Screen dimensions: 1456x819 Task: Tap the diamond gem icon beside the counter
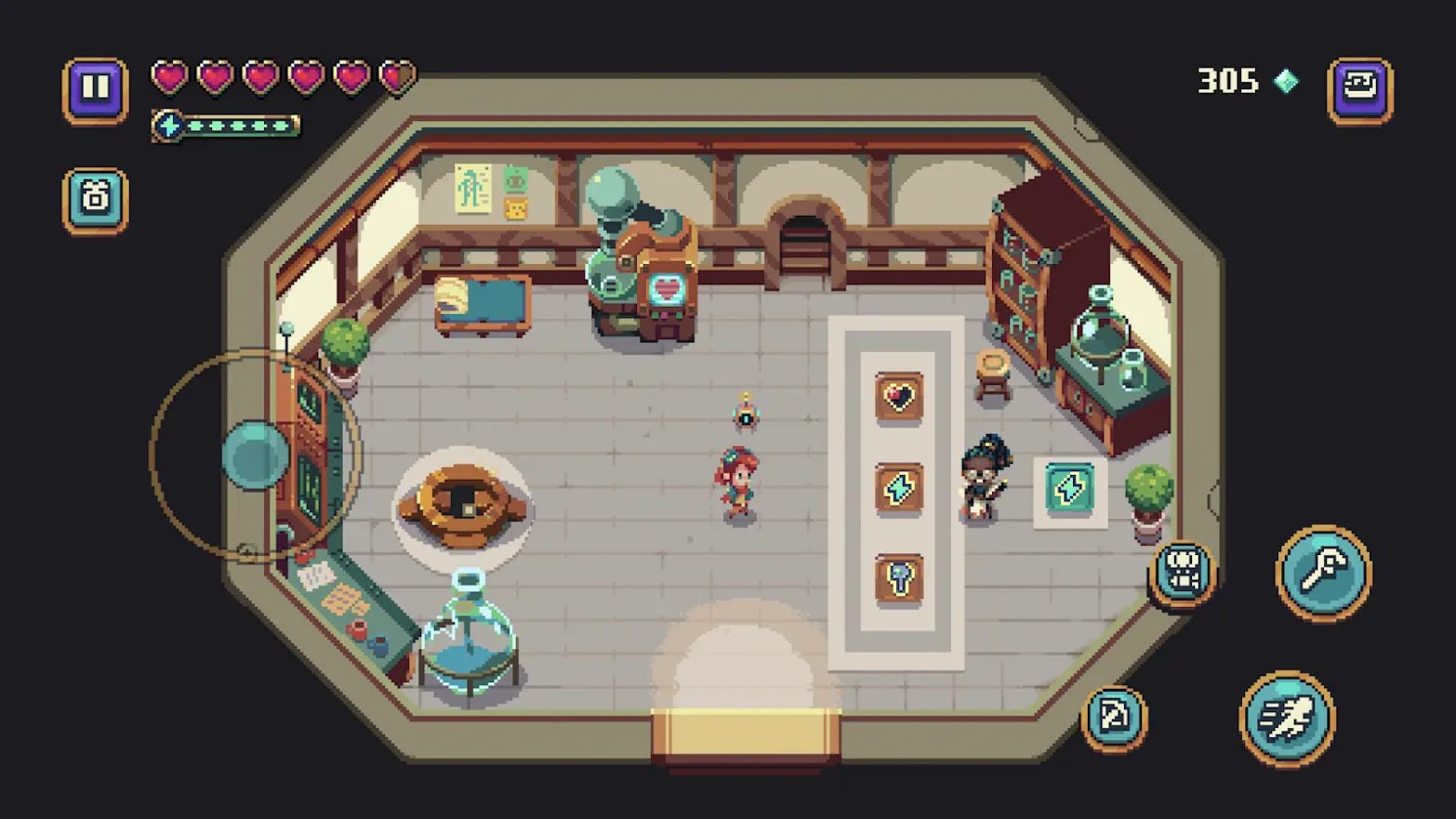pos(1286,82)
